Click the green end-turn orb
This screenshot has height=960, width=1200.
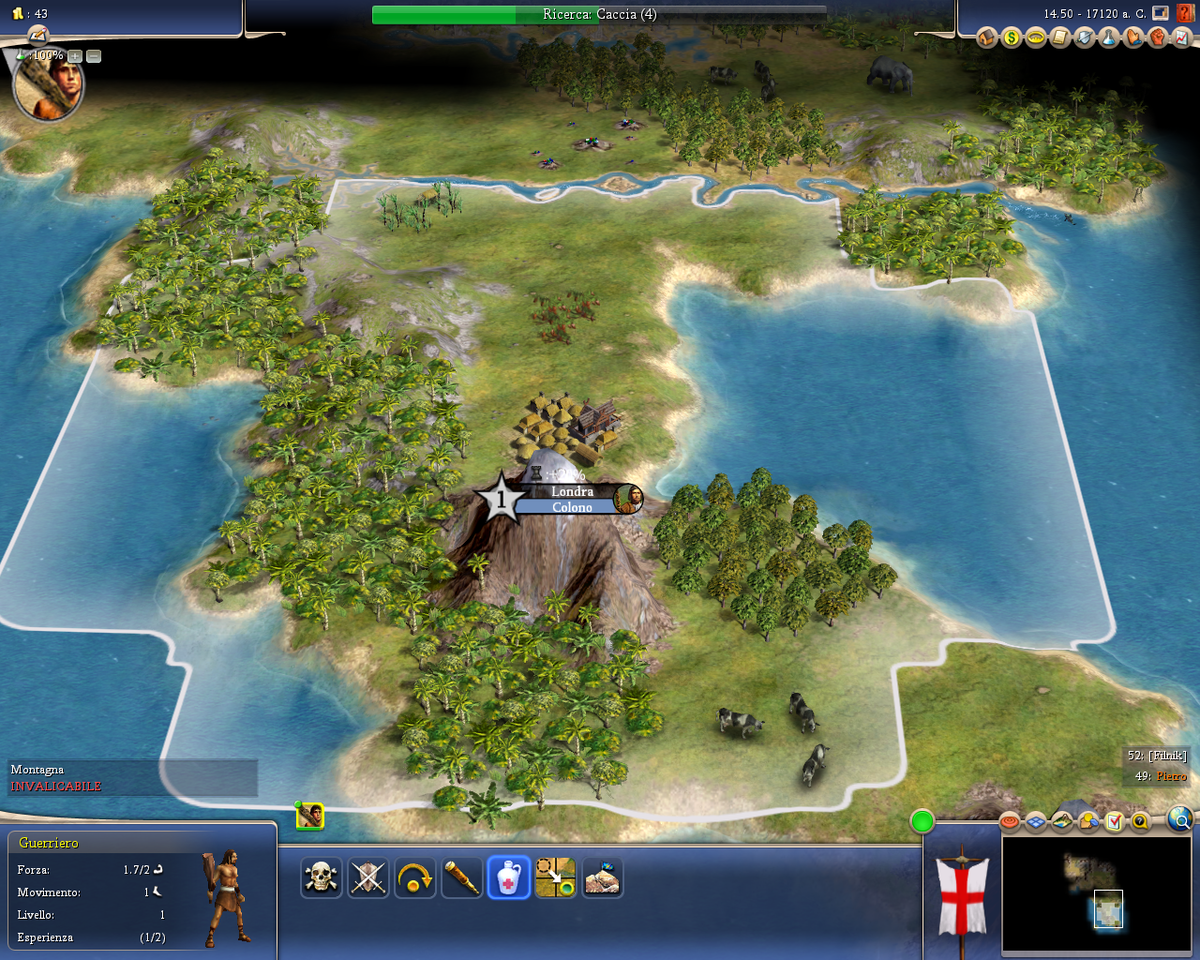click(922, 822)
